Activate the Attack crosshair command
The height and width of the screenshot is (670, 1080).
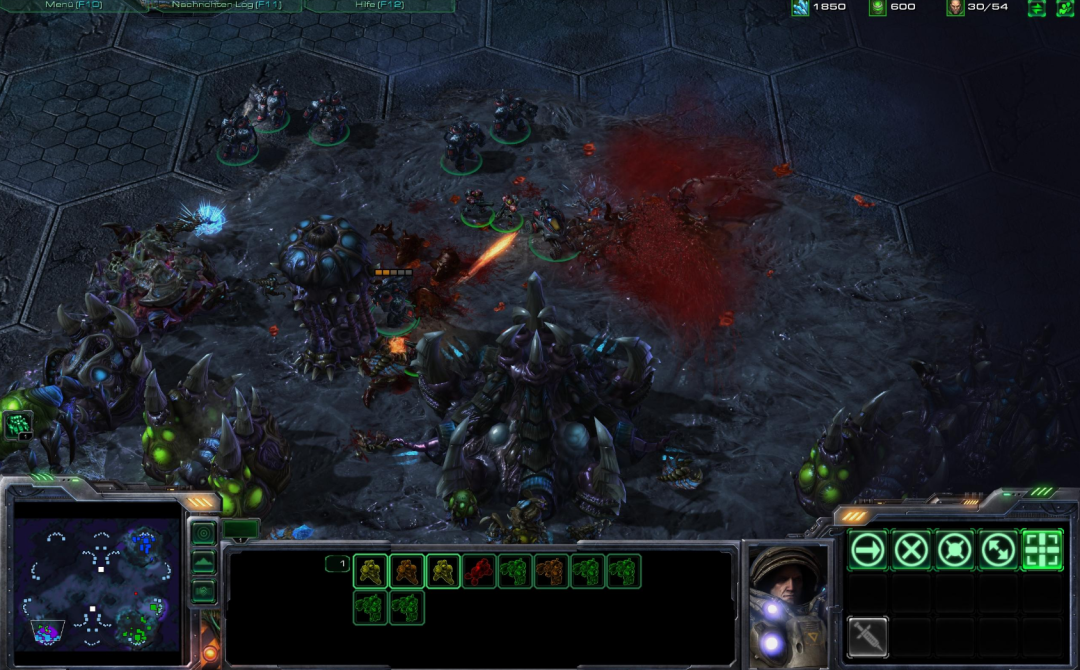click(x=1041, y=550)
